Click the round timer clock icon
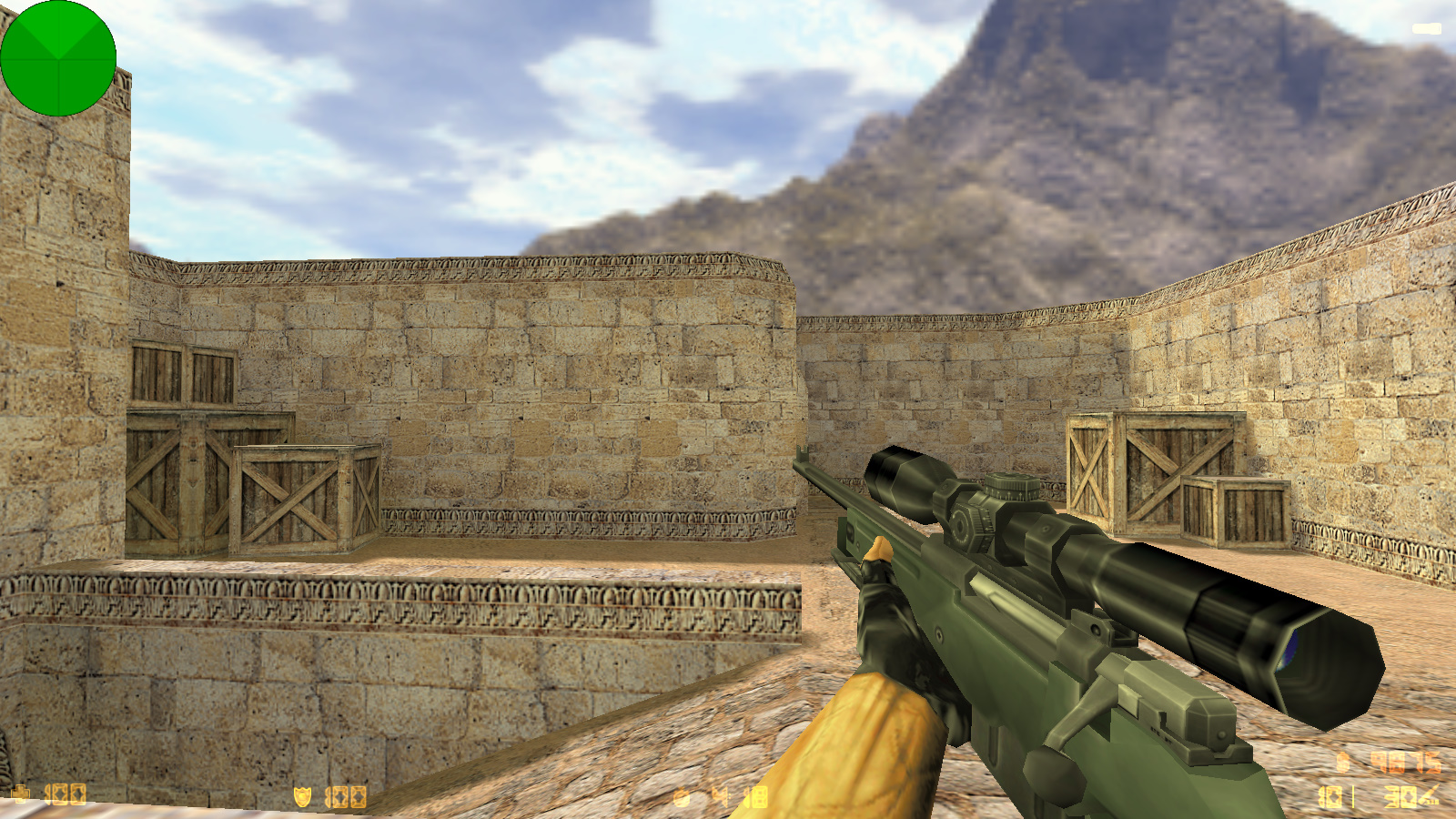 point(681,797)
